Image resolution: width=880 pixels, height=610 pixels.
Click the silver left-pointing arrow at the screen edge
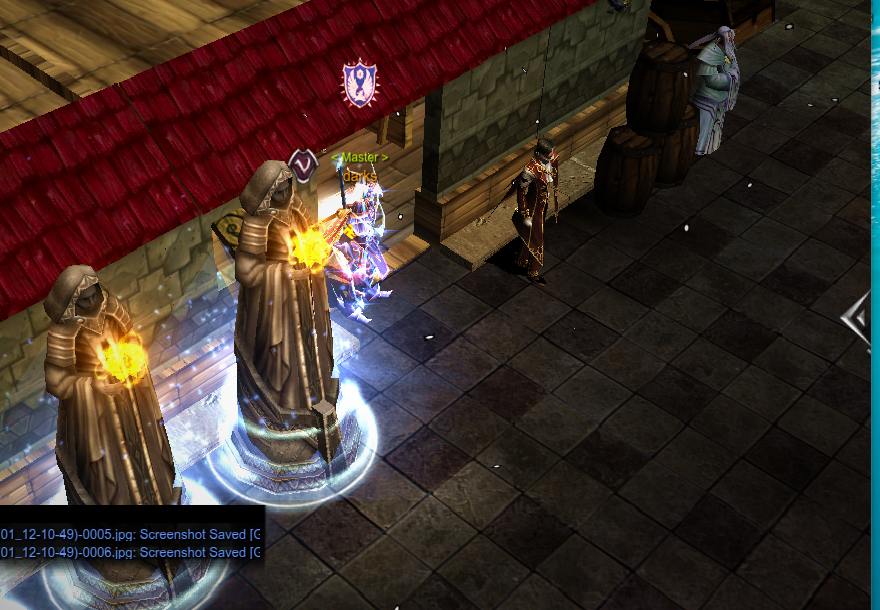[x=859, y=319]
